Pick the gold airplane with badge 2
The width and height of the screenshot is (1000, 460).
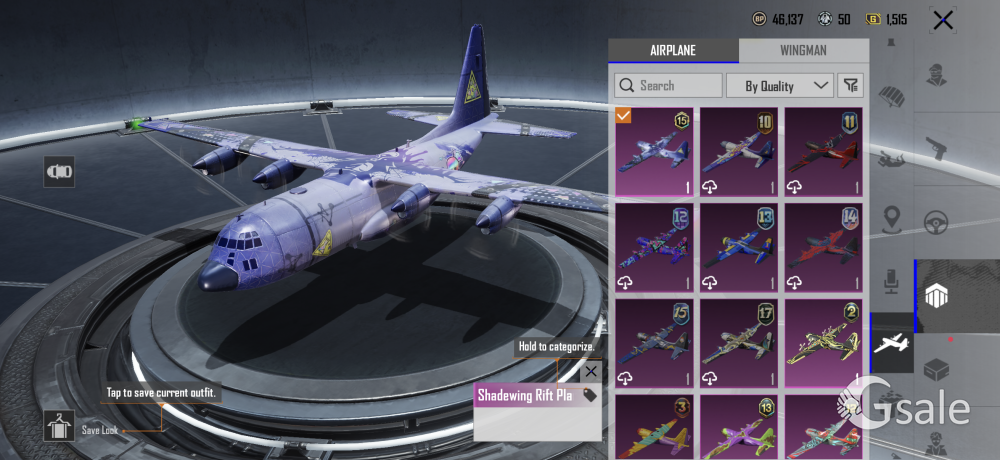pyautogui.click(x=824, y=342)
